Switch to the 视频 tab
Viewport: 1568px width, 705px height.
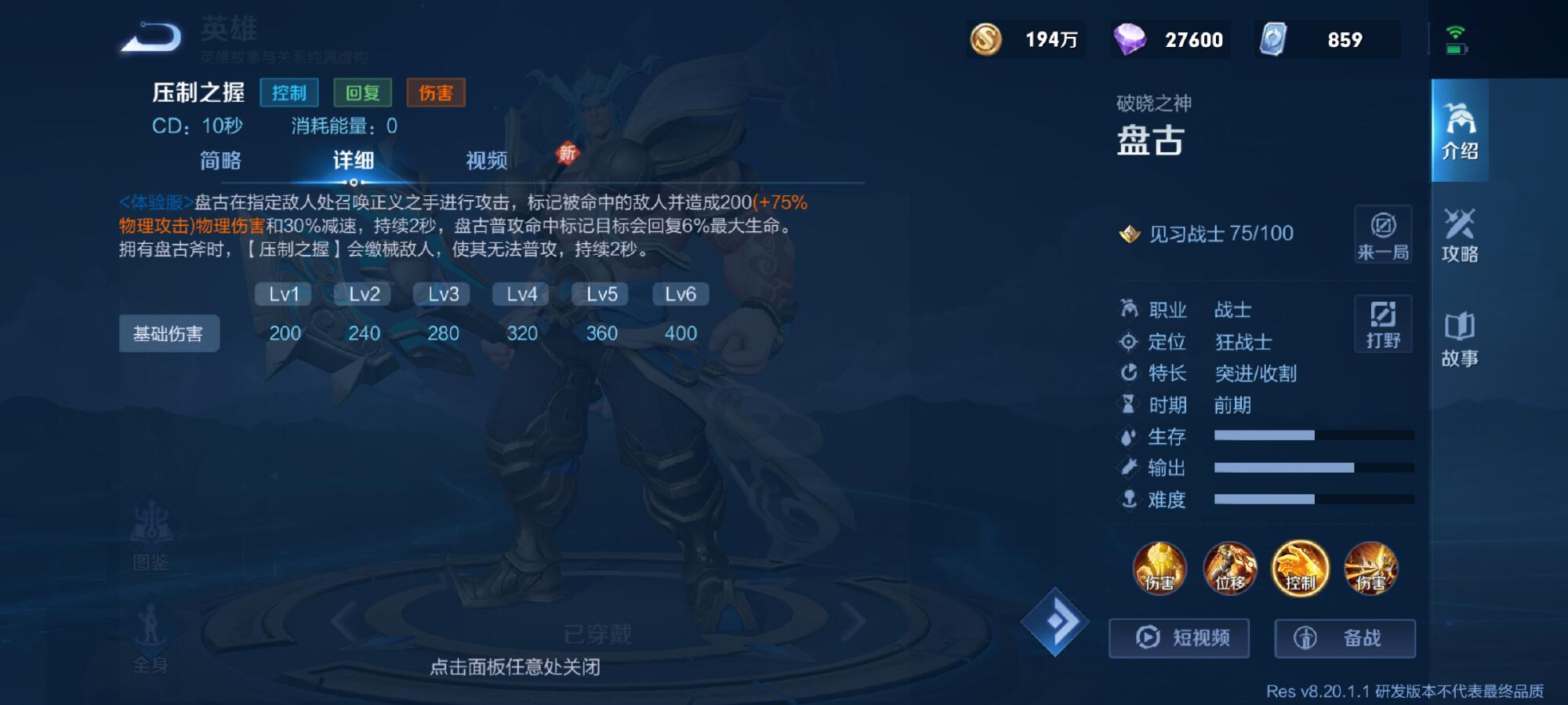coord(487,160)
